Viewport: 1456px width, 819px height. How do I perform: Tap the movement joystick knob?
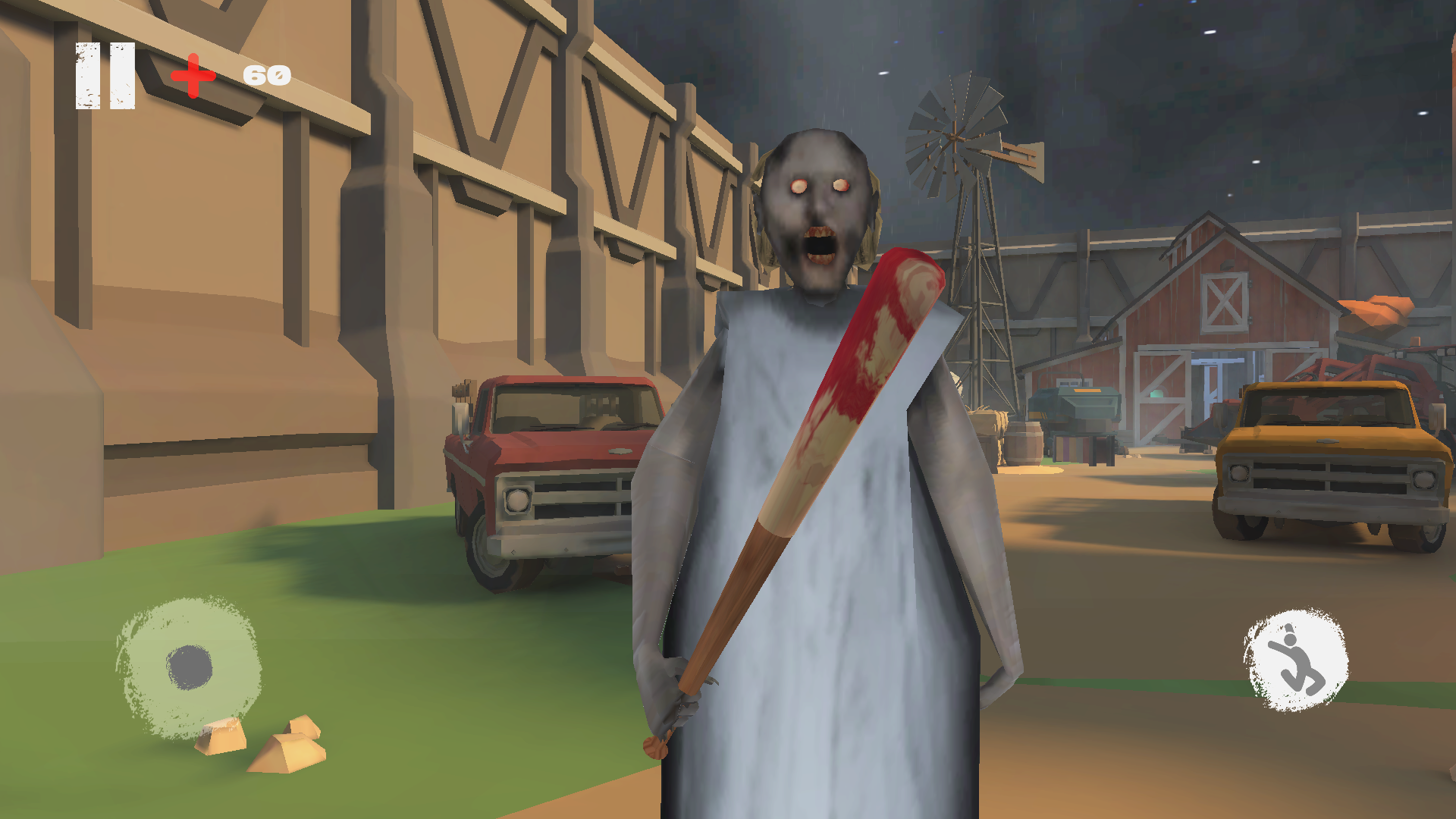[189, 667]
